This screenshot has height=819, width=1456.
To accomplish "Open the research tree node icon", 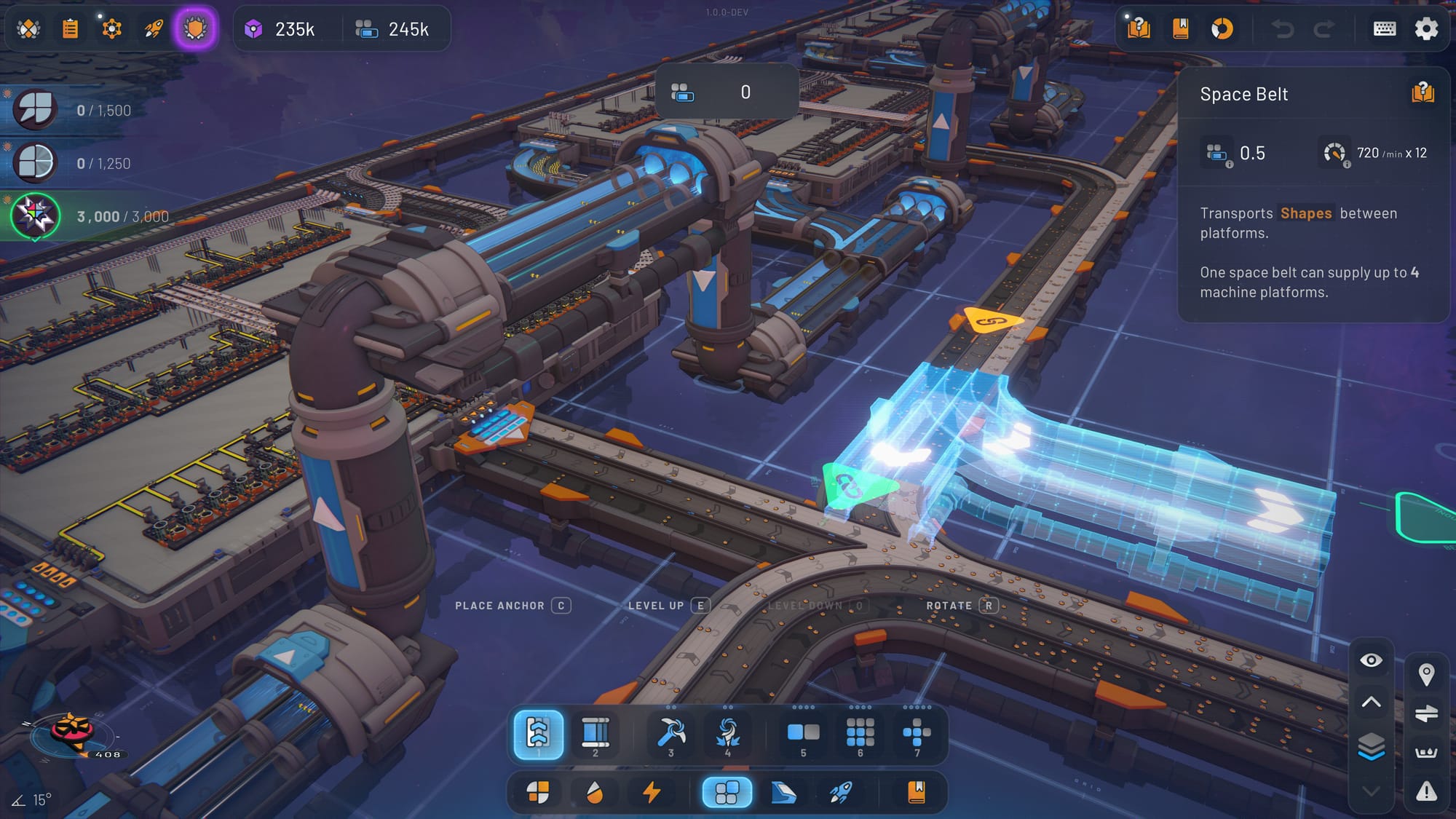I will pyautogui.click(x=111, y=29).
